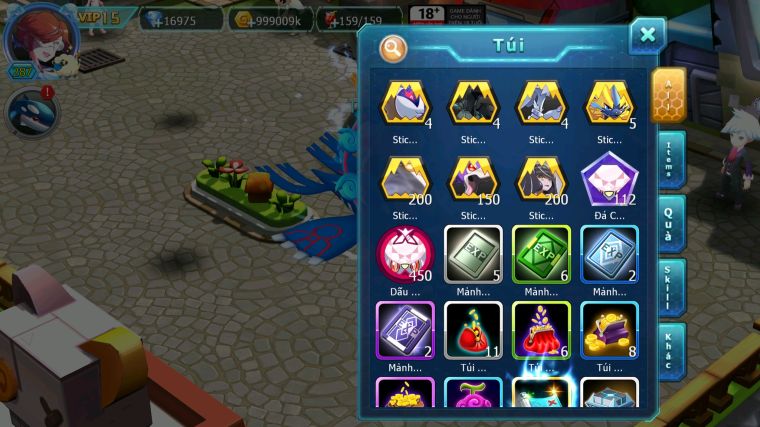Select the grey EXP Mảnh card
The image size is (760, 427).
point(472,254)
